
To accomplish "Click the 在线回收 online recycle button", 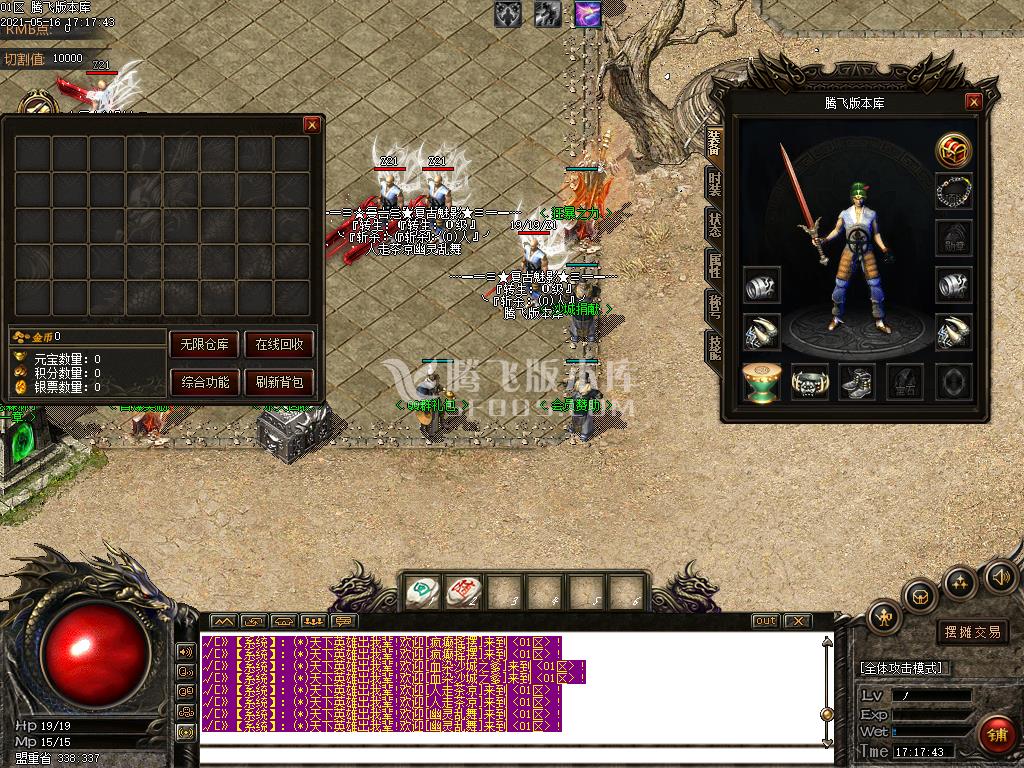I will point(279,345).
